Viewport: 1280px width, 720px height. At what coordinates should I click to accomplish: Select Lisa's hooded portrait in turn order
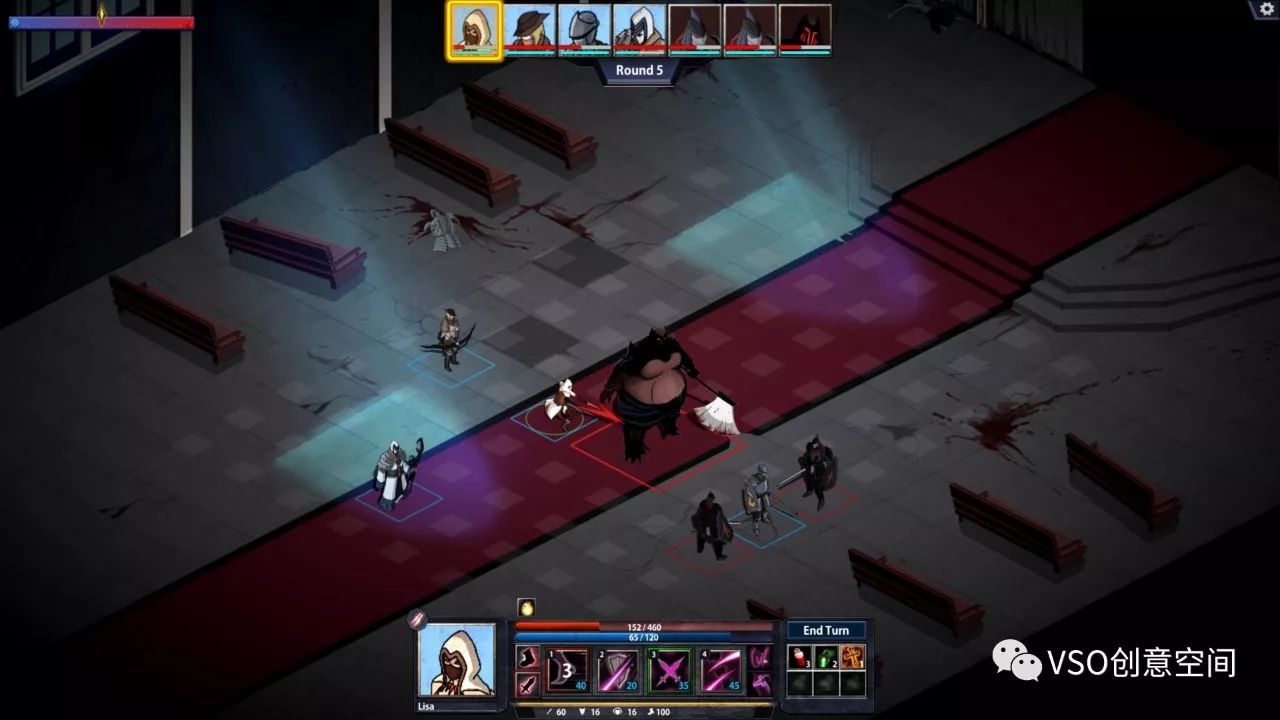point(474,30)
